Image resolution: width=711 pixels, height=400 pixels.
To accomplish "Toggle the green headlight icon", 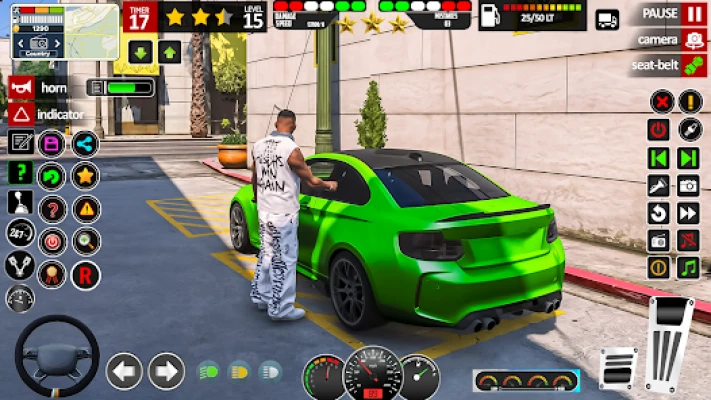I will [208, 372].
